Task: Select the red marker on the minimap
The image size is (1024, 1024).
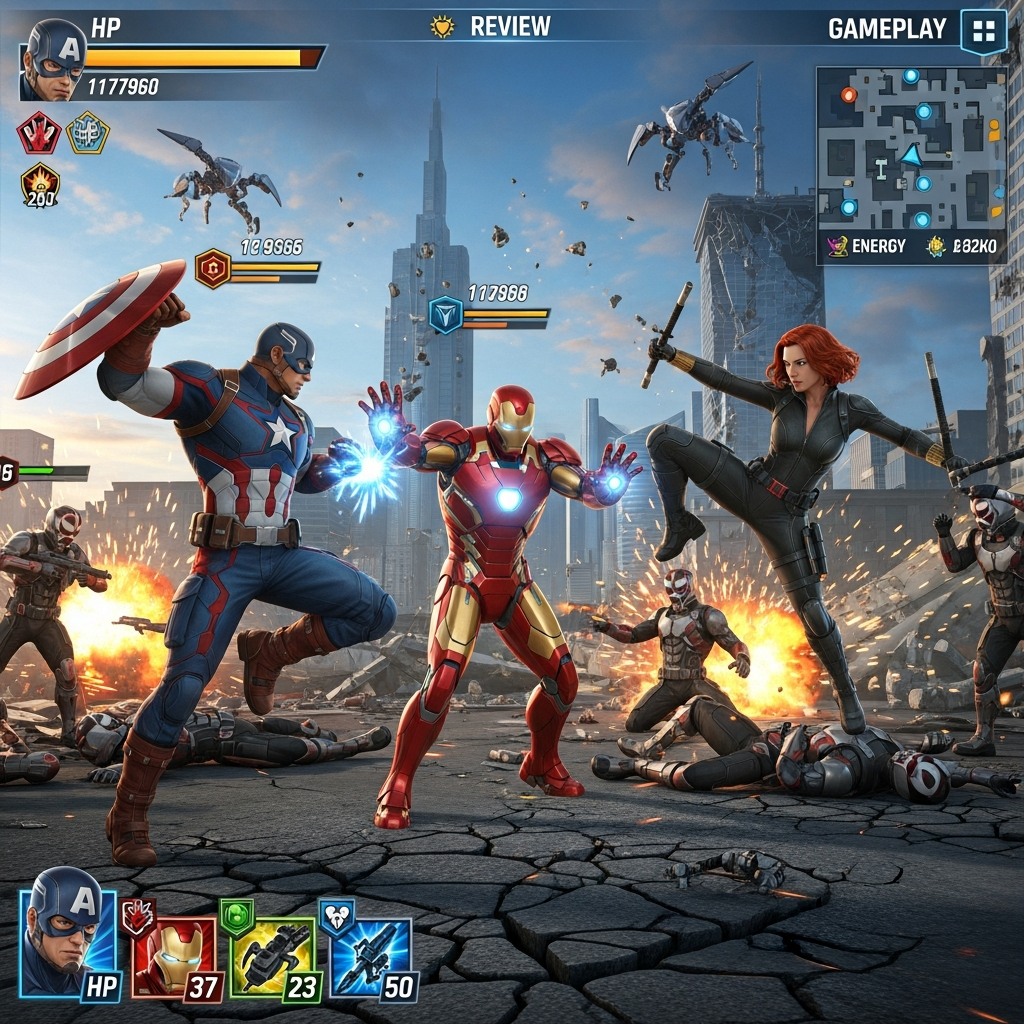Action: [849, 95]
